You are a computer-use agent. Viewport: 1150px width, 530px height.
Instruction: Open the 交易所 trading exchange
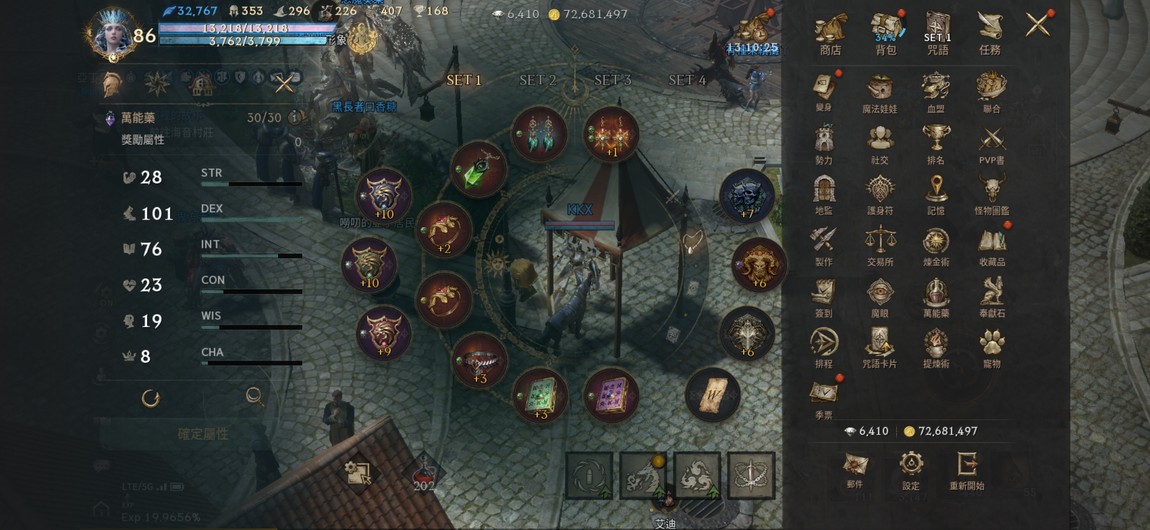880,243
